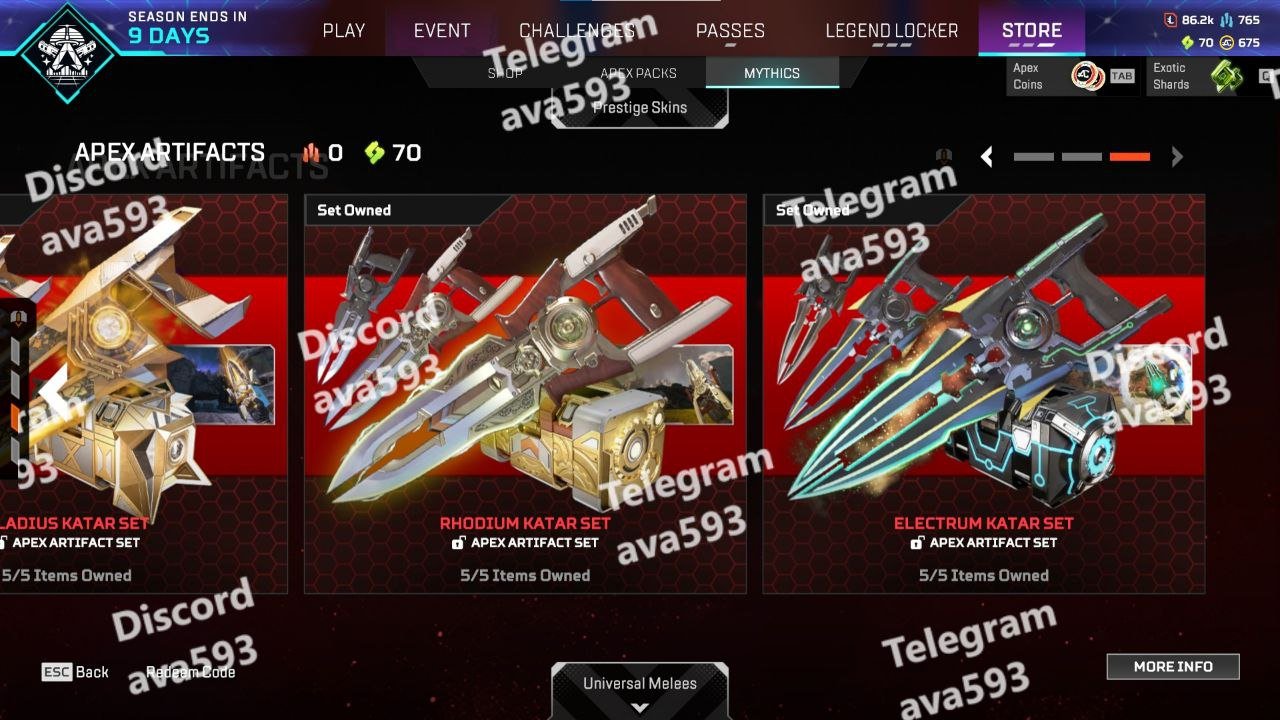Select the Mythics sub-tab
Image resolution: width=1280 pixels, height=720 pixels.
click(771, 73)
